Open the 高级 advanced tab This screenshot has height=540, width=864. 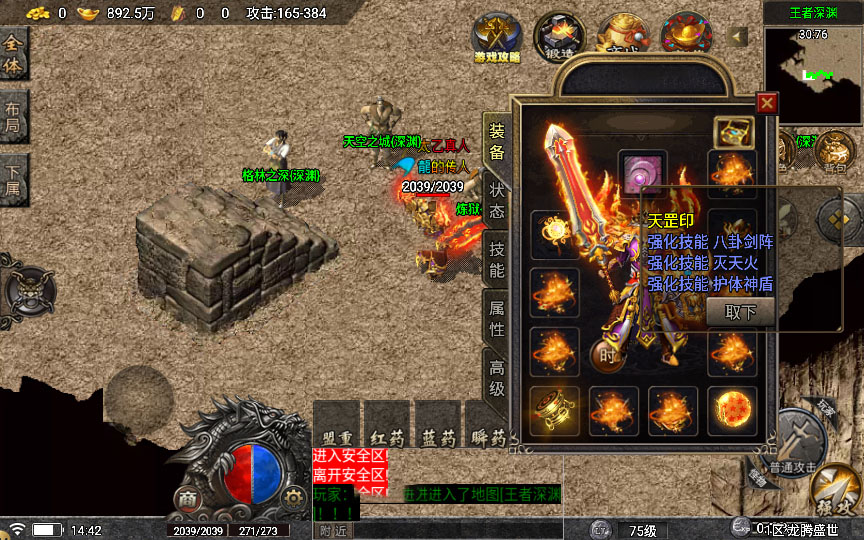tap(496, 378)
